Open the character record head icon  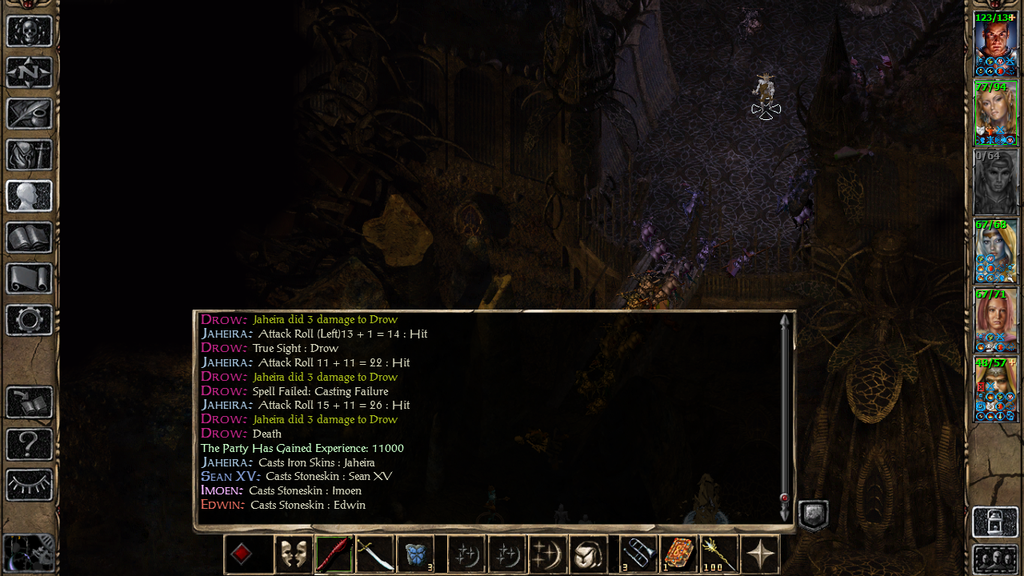coord(29,195)
